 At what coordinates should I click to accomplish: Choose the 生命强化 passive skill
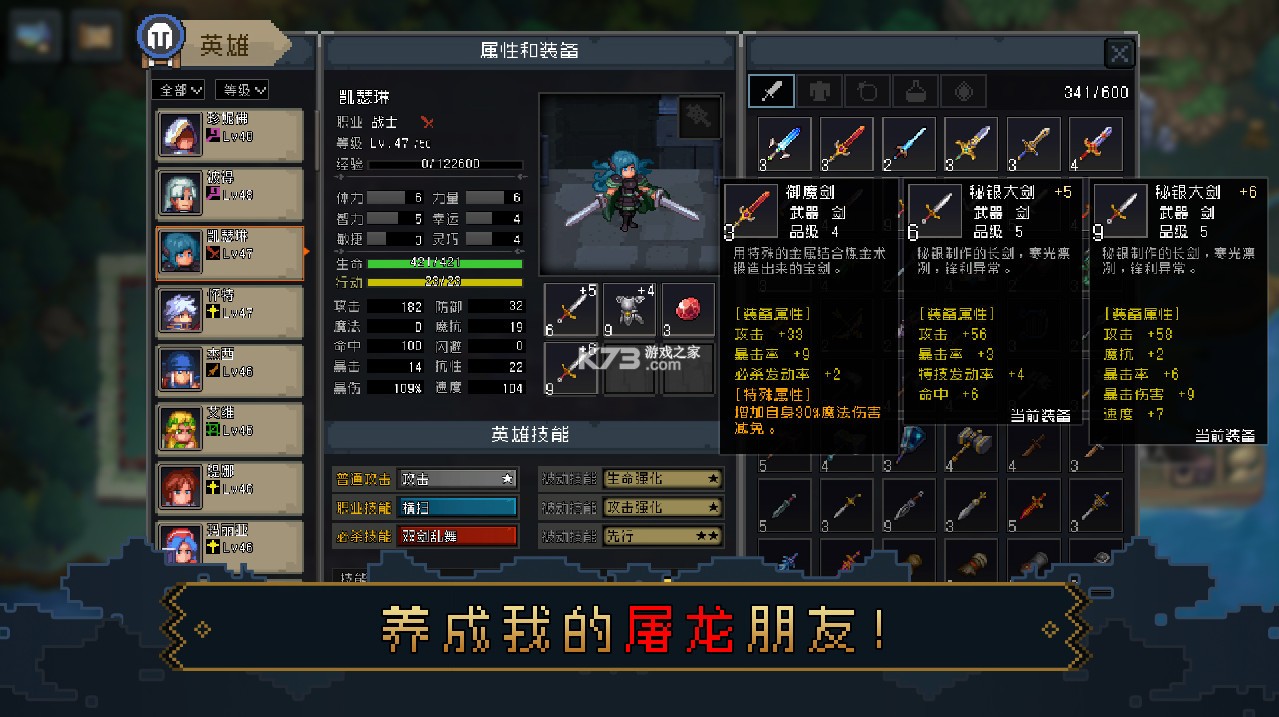[661, 479]
